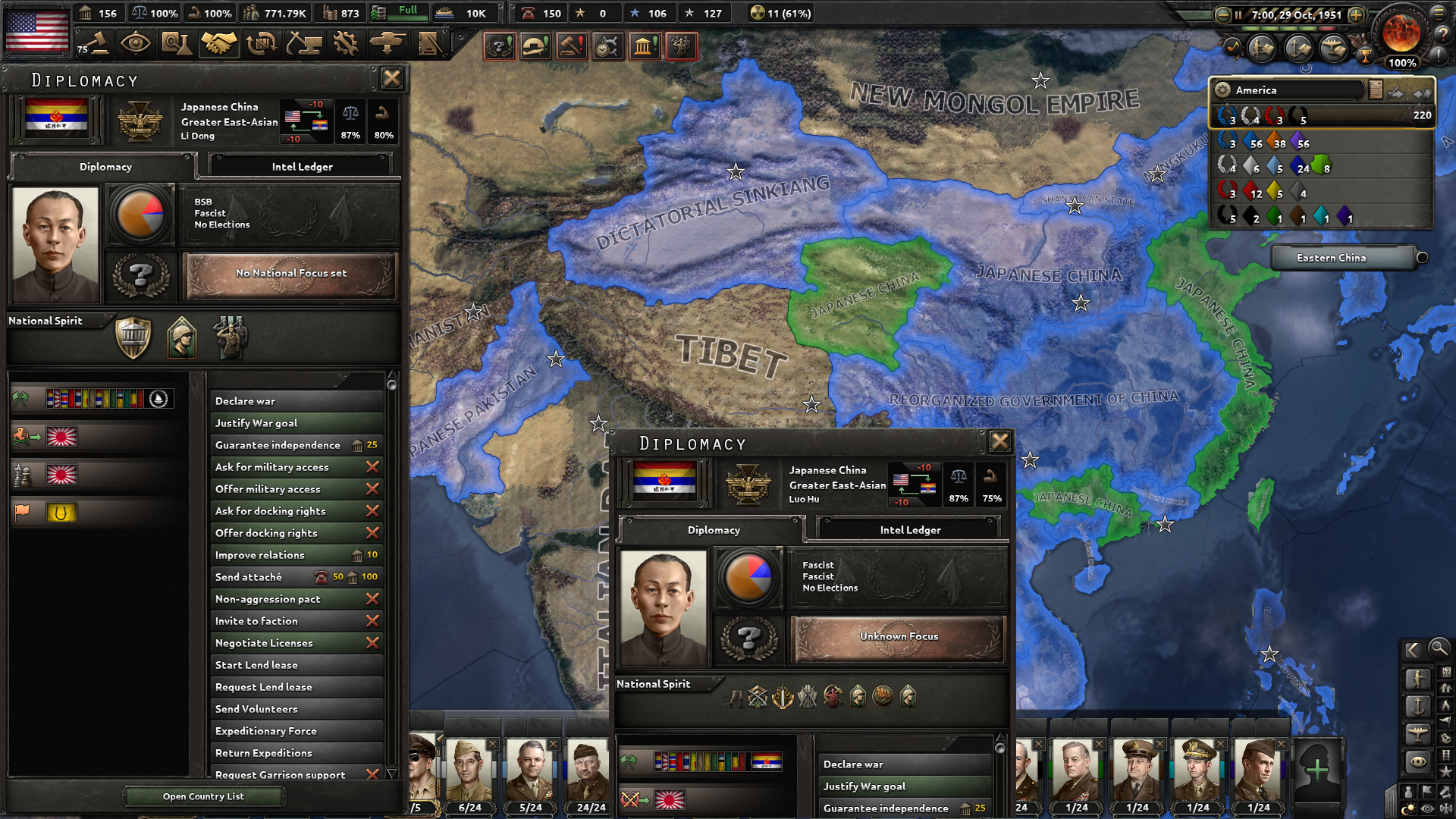Image resolution: width=1456 pixels, height=819 pixels.
Task: Open the Construction crane icon
Action: [306, 44]
